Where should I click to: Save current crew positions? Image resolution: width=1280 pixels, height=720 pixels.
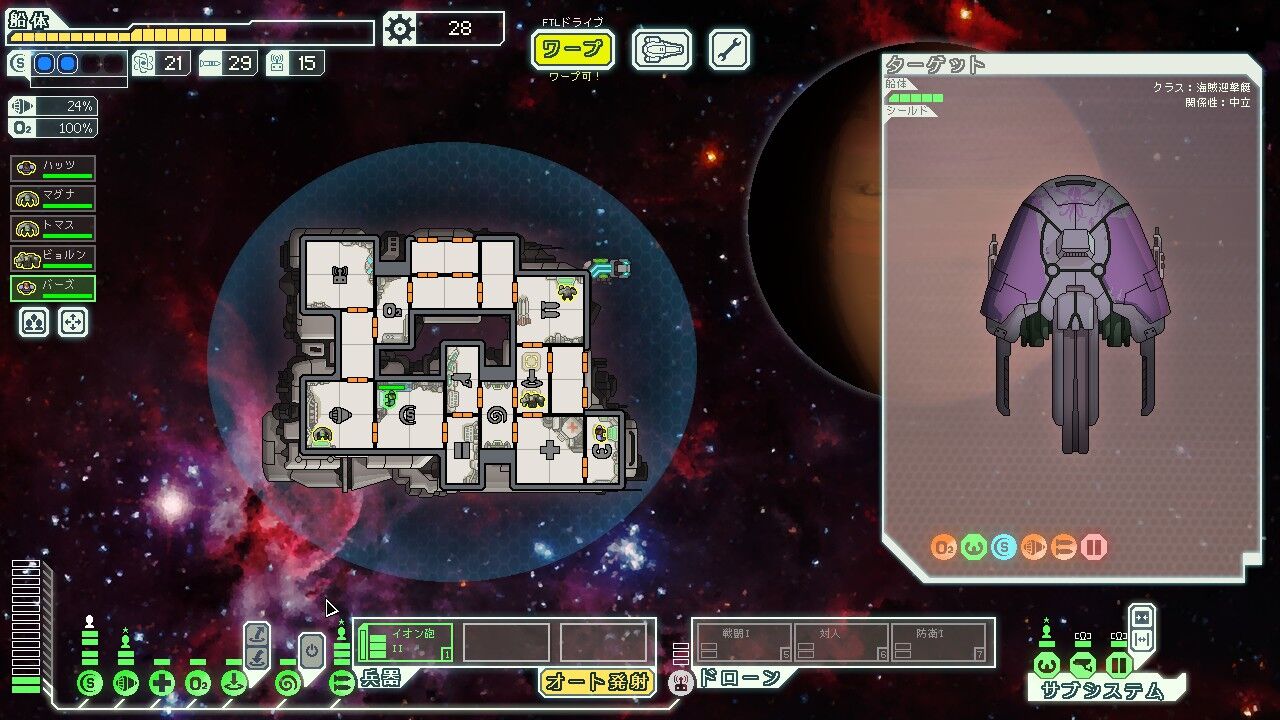[x=34, y=322]
